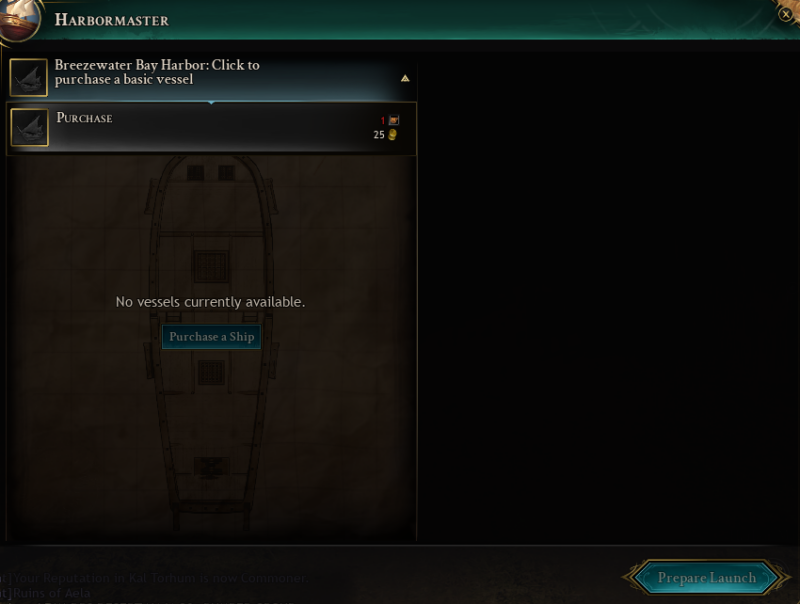This screenshot has height=604, width=800.
Task: Select the Purchase vessel row
Action: tap(210, 128)
